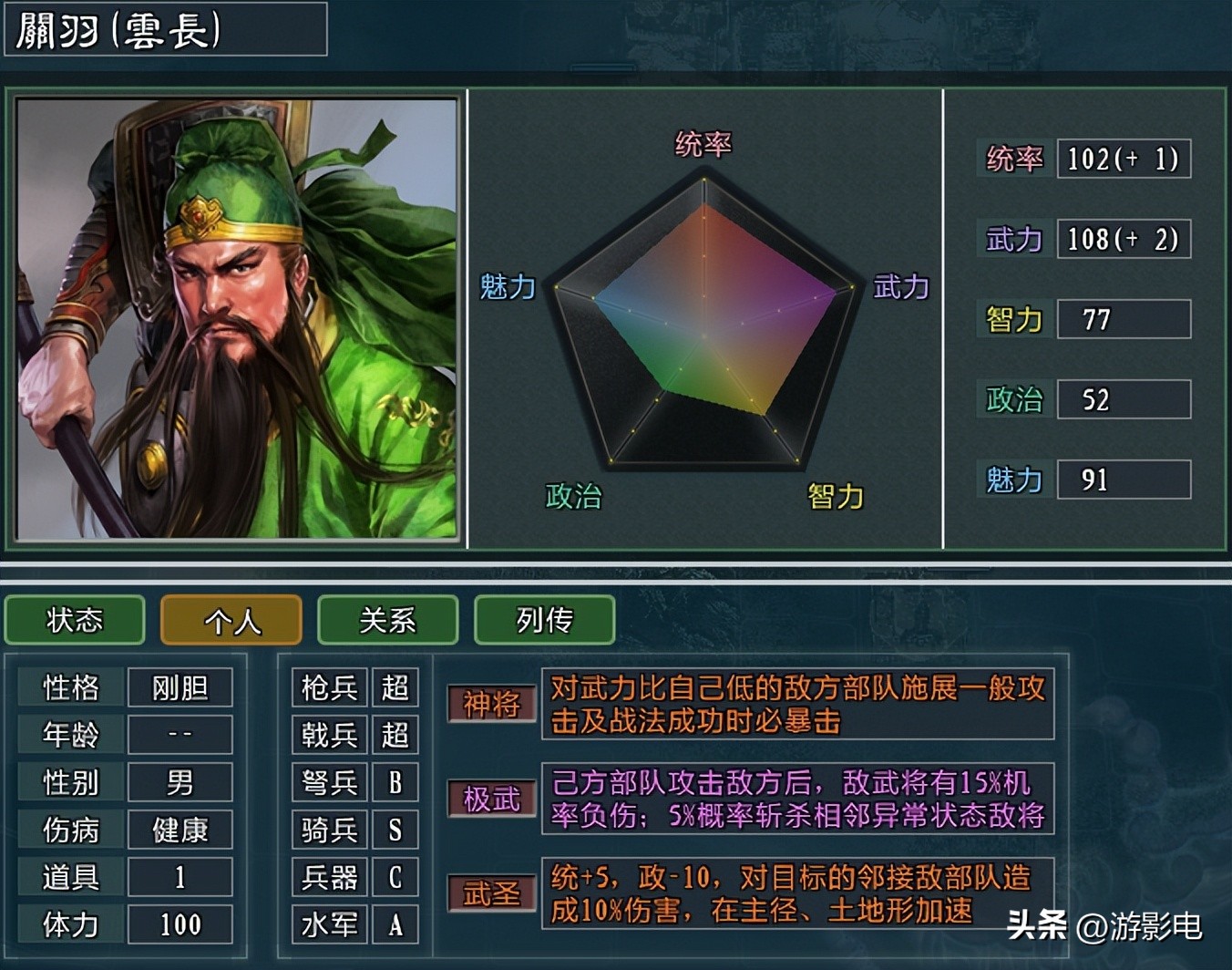This screenshot has width=1232, height=970.
Task: Click the 统率 value field showing 102
Action: click(x=1124, y=160)
